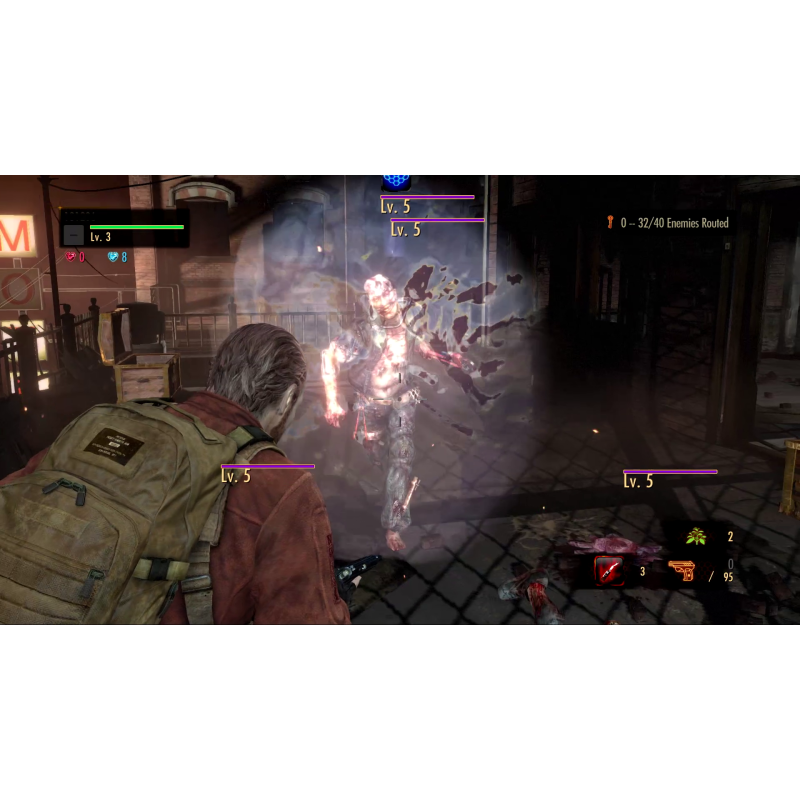Choose the red knife sub-weapon slot
Viewport: 800px width, 800px height.
coord(608,571)
